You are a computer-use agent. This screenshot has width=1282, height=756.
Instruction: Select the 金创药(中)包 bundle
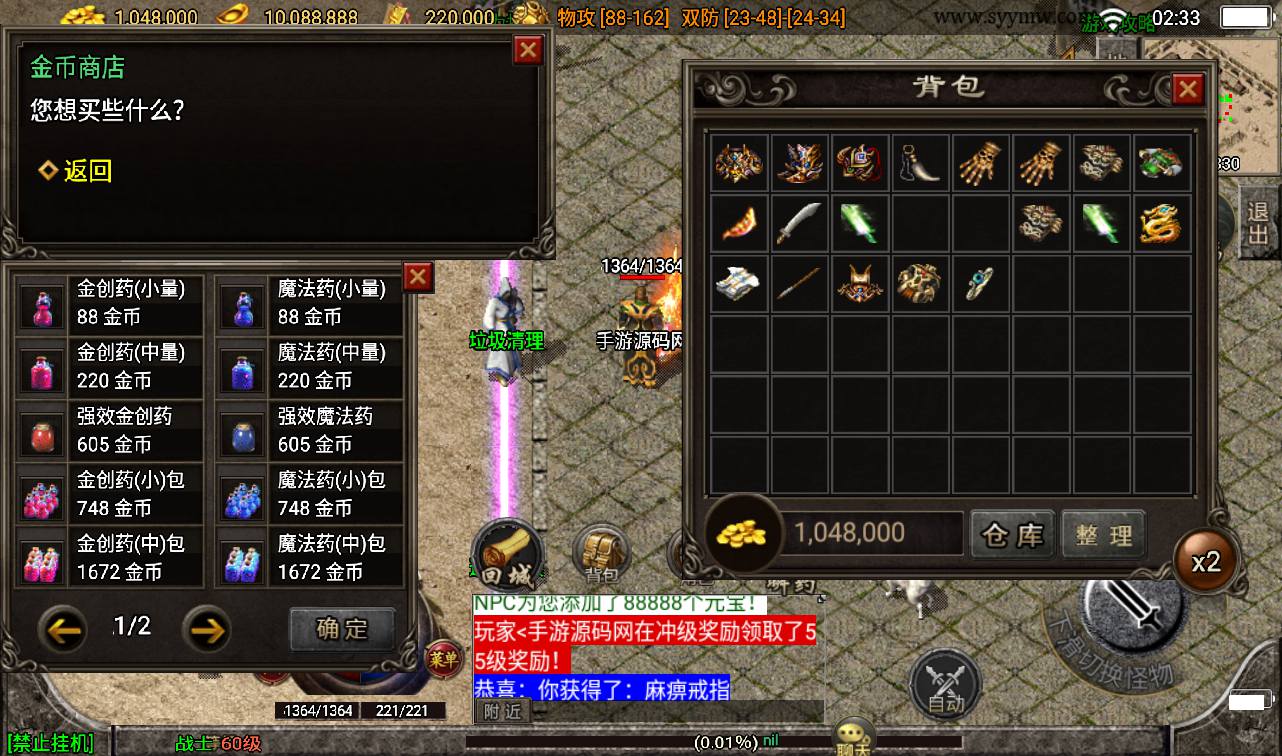(x=110, y=558)
